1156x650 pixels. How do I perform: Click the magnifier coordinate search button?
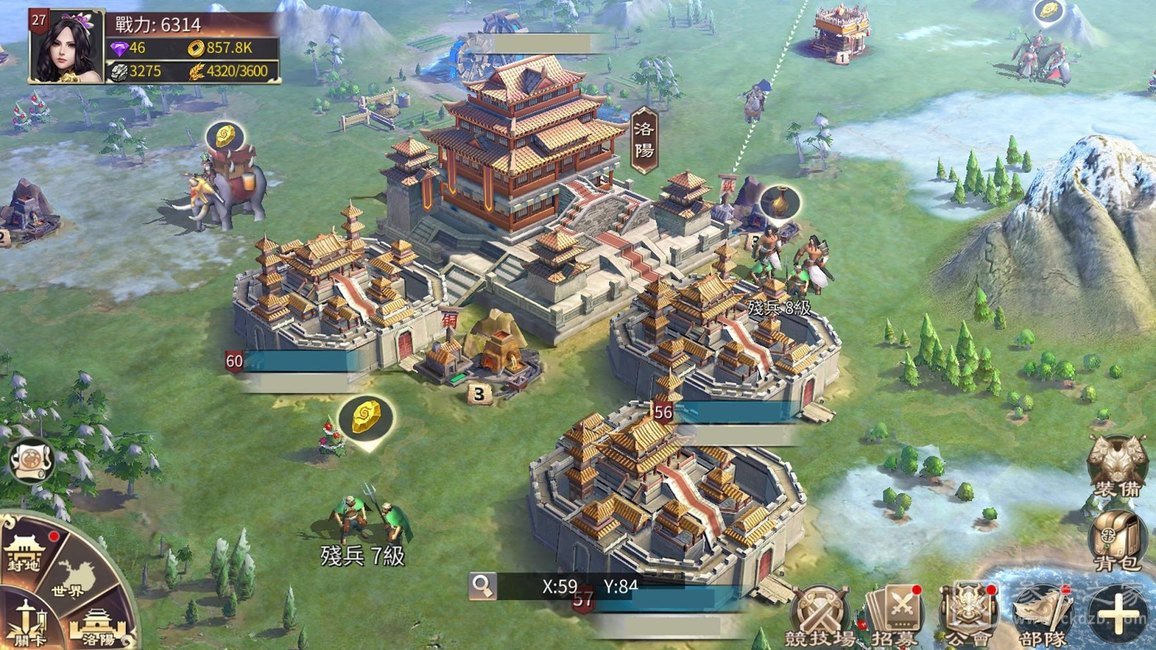[484, 585]
